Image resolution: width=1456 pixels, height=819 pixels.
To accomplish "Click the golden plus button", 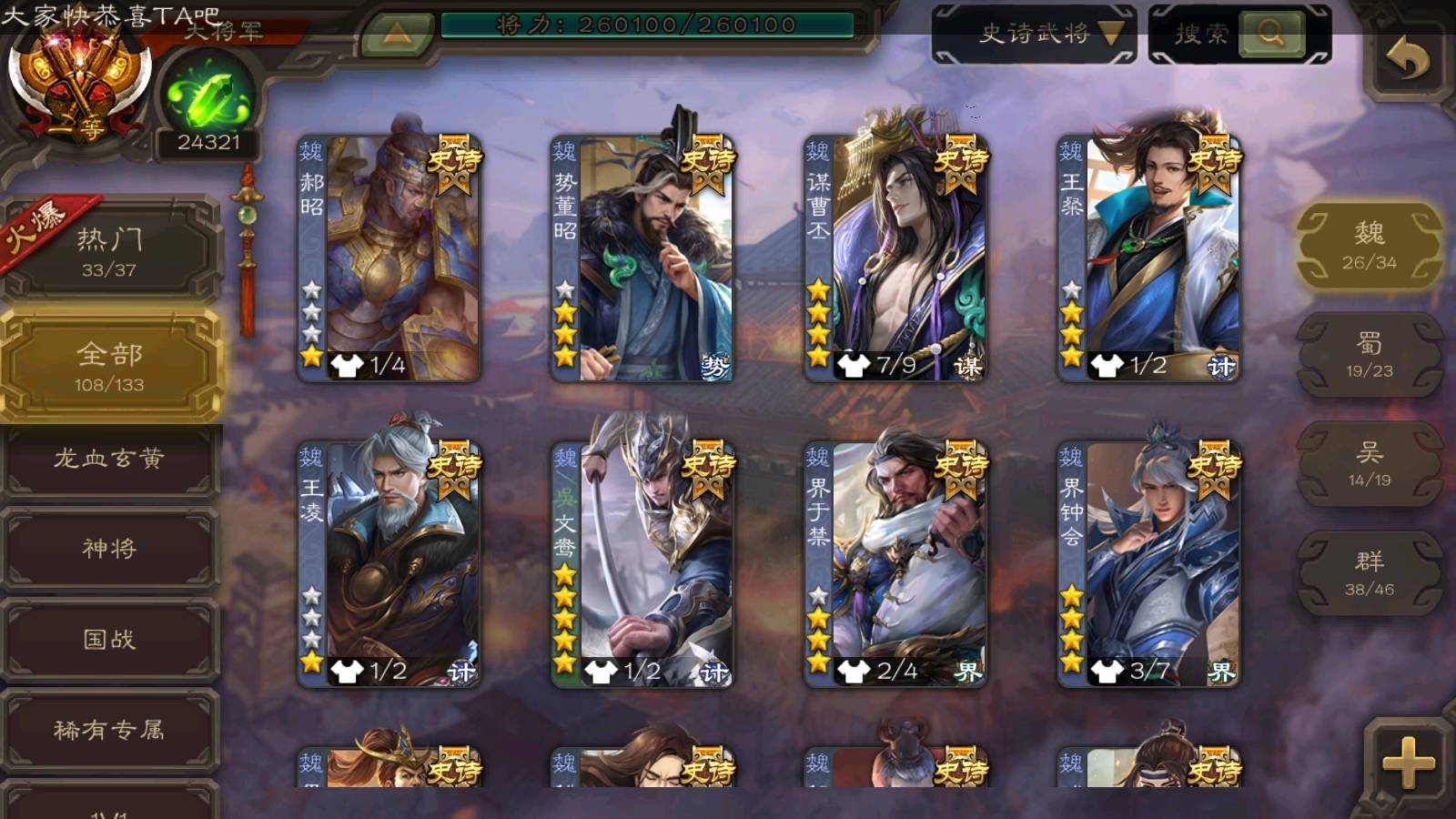I will click(1407, 761).
